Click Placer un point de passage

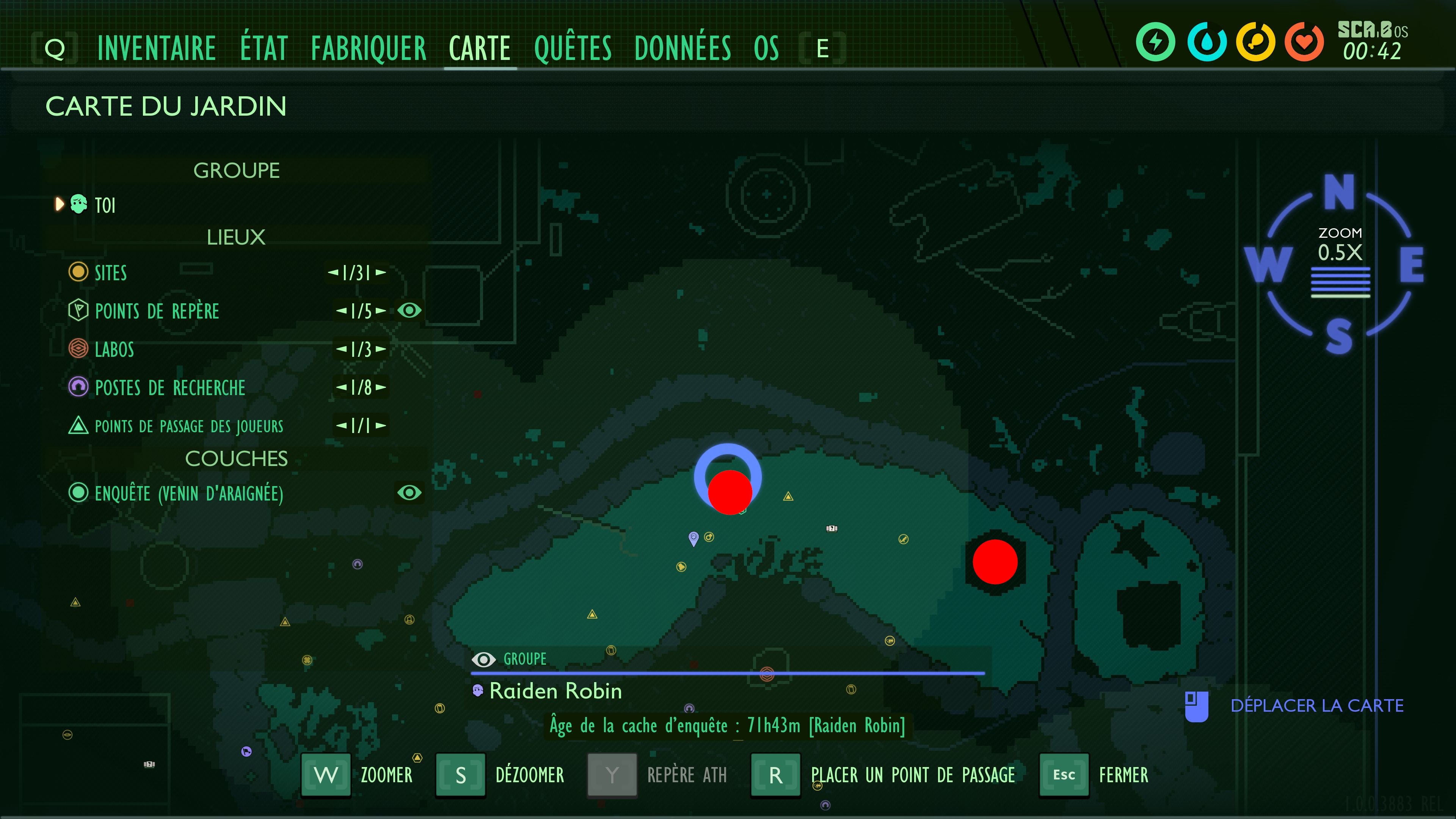coord(912,775)
